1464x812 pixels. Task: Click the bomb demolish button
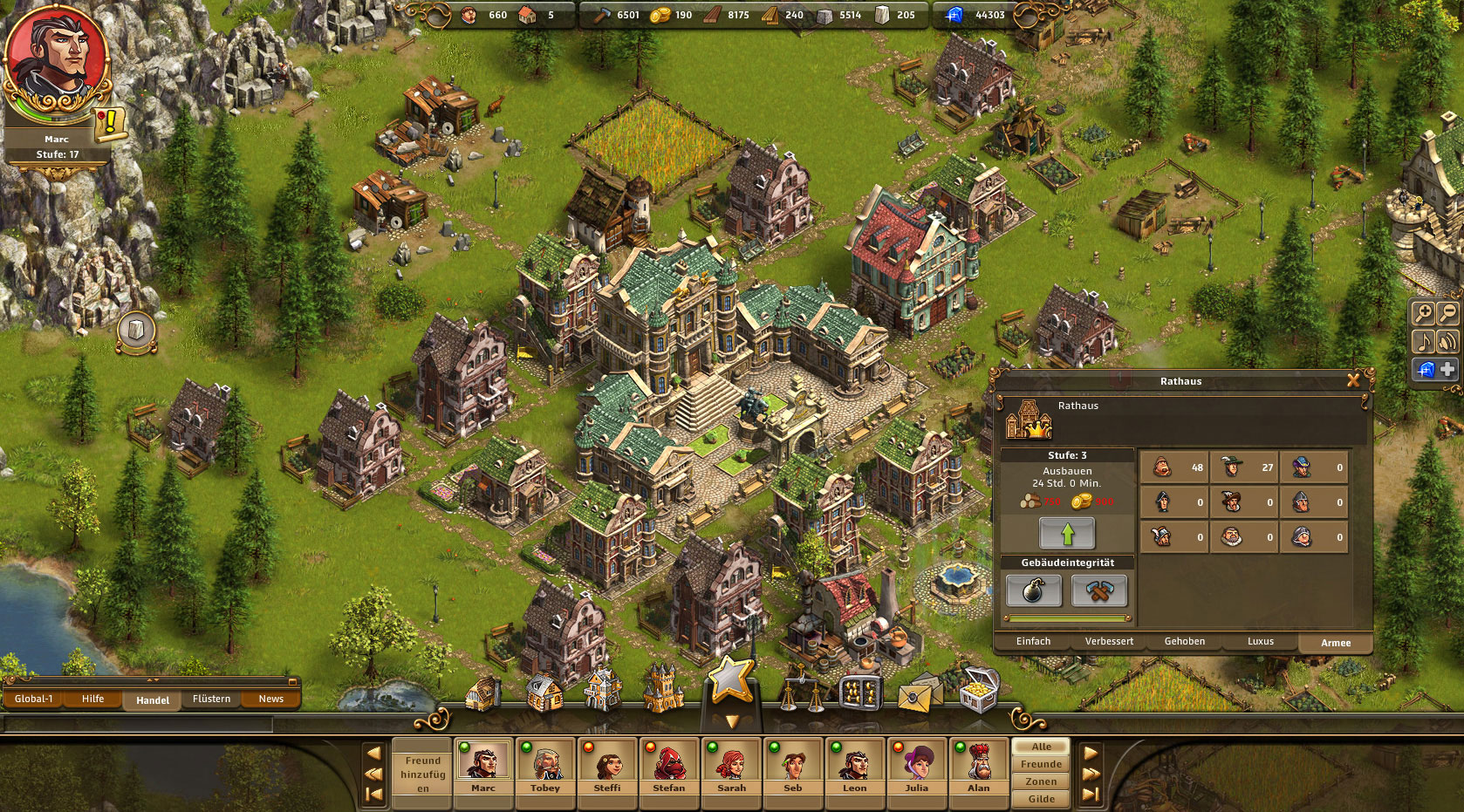(1034, 590)
